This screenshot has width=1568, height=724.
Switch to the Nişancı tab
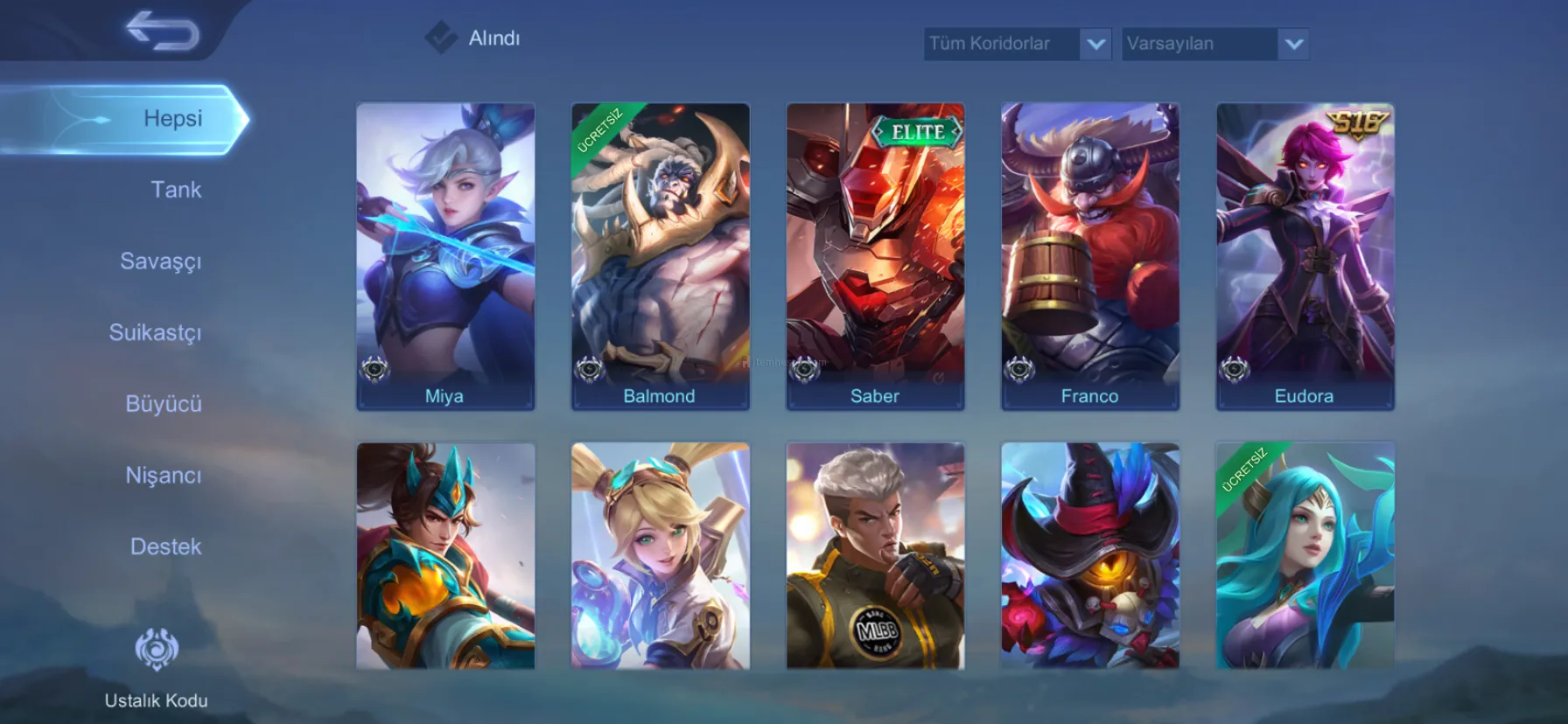(x=163, y=476)
